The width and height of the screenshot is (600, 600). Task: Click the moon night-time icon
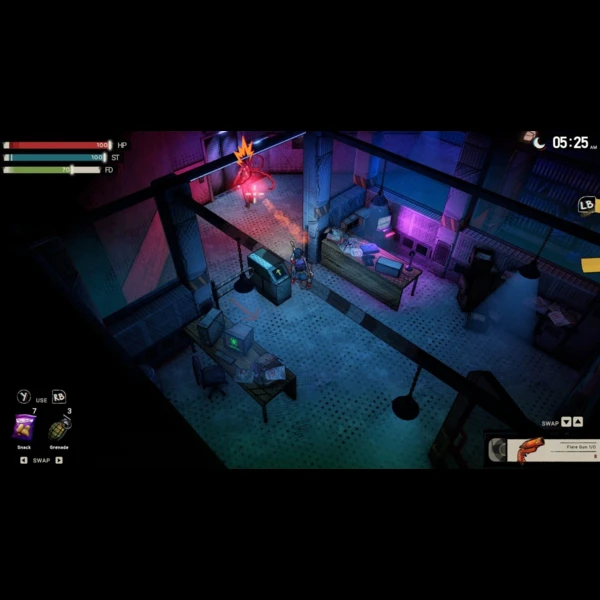[x=540, y=143]
